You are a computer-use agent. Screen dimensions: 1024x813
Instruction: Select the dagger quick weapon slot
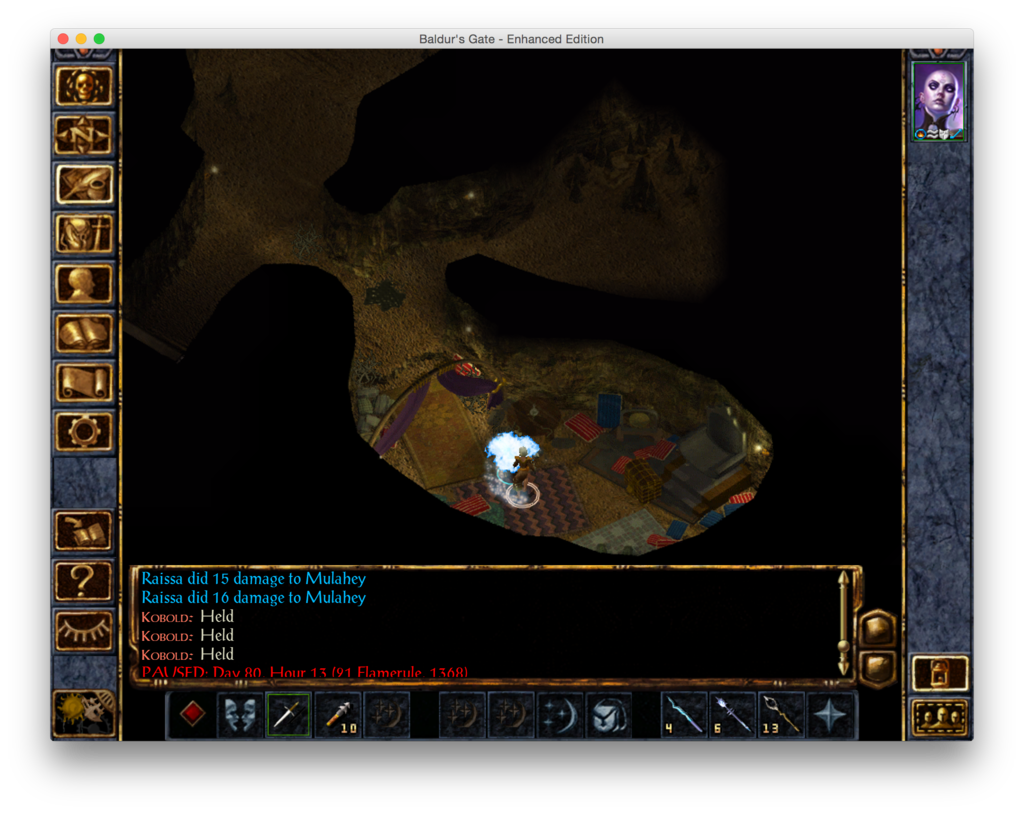(x=288, y=714)
